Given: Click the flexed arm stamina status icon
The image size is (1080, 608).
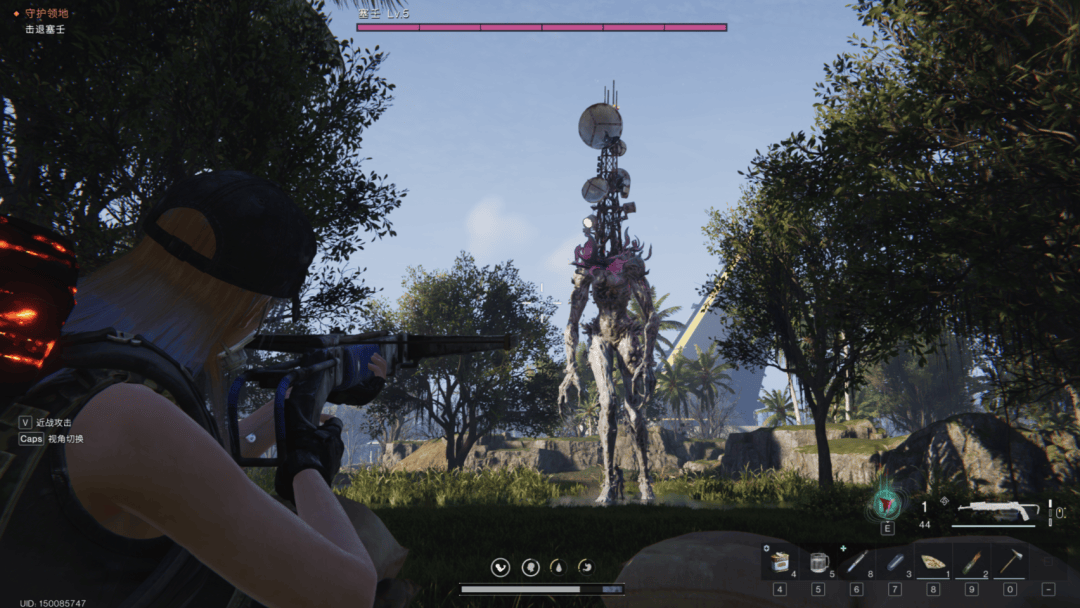Looking at the screenshot, I should pyautogui.click(x=501, y=568).
